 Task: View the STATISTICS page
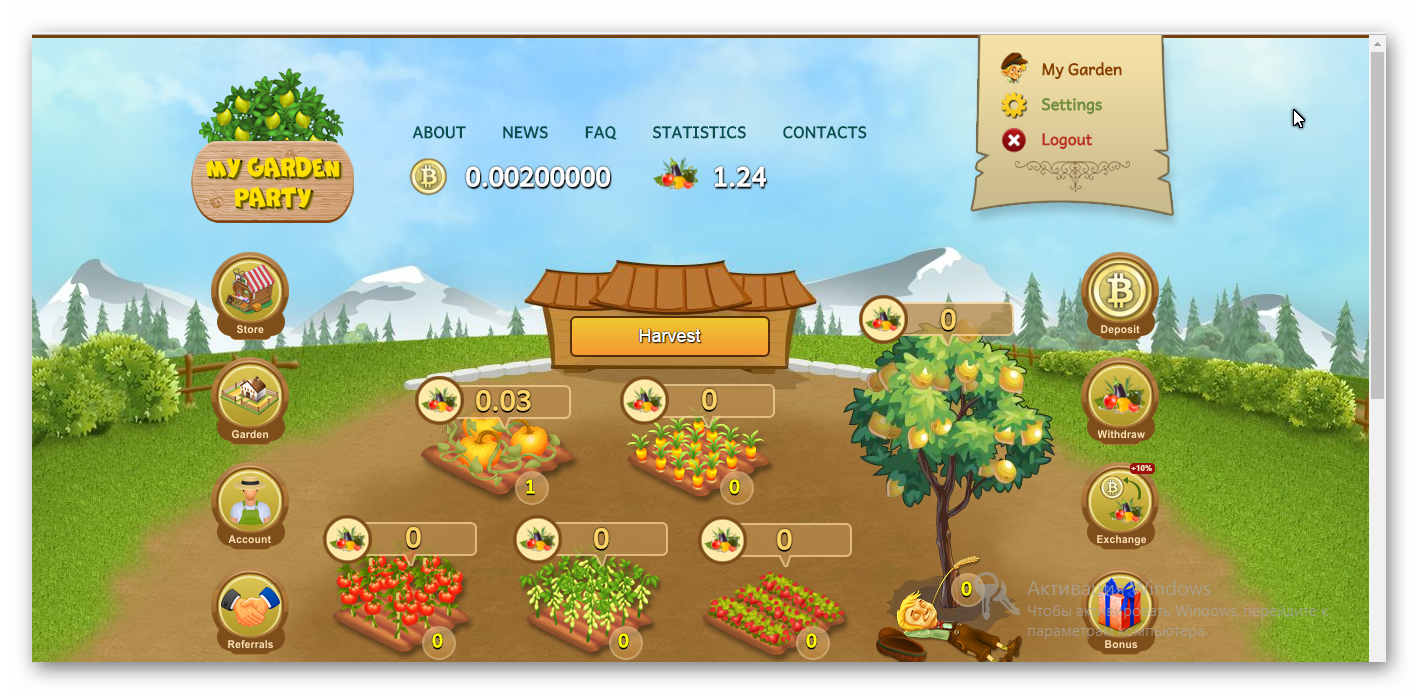coord(699,132)
